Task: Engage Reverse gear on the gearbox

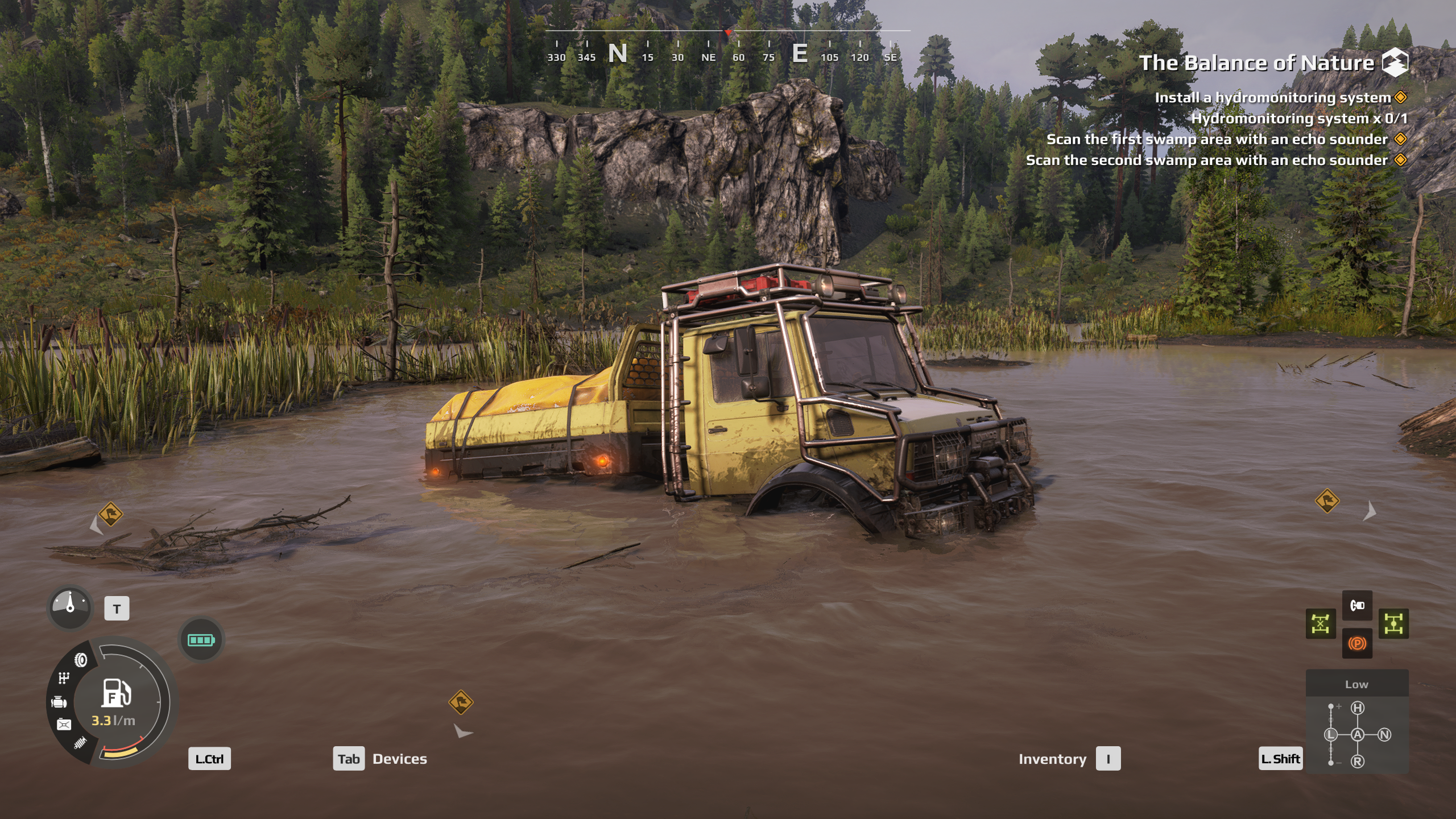Action: click(x=1358, y=761)
